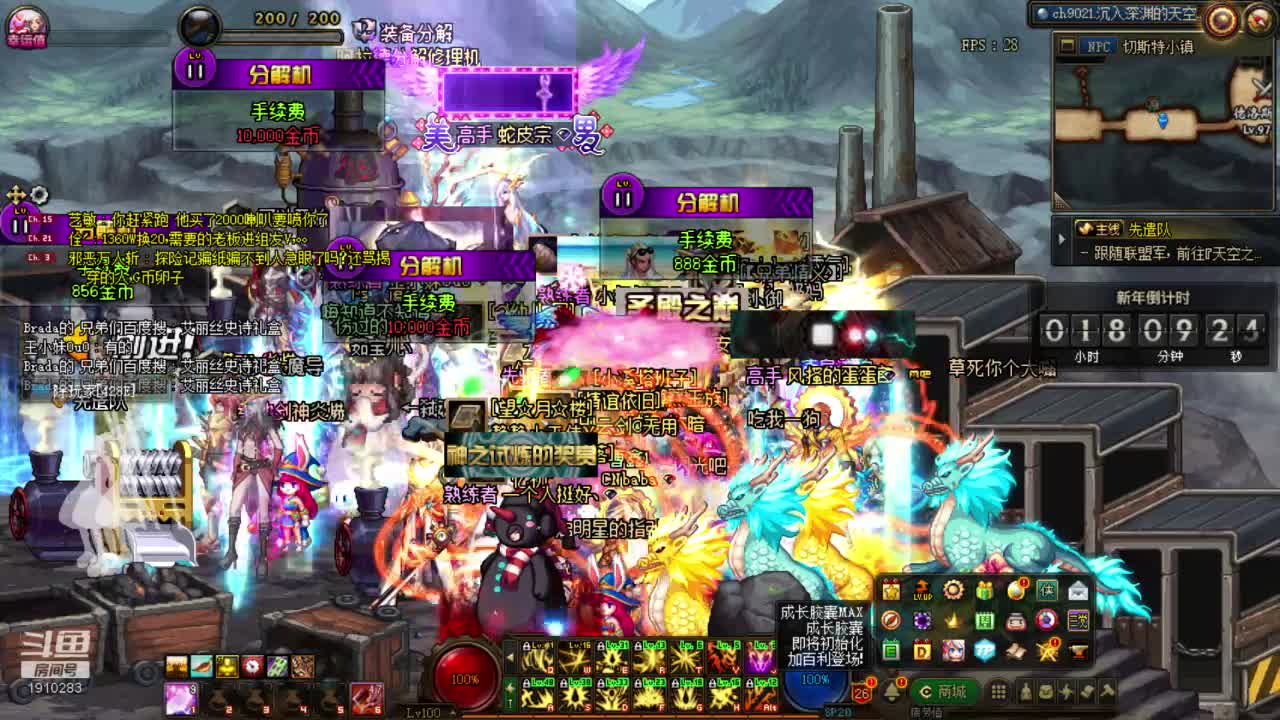Open the LV.UP icon
1280x720 pixels.
(922, 590)
